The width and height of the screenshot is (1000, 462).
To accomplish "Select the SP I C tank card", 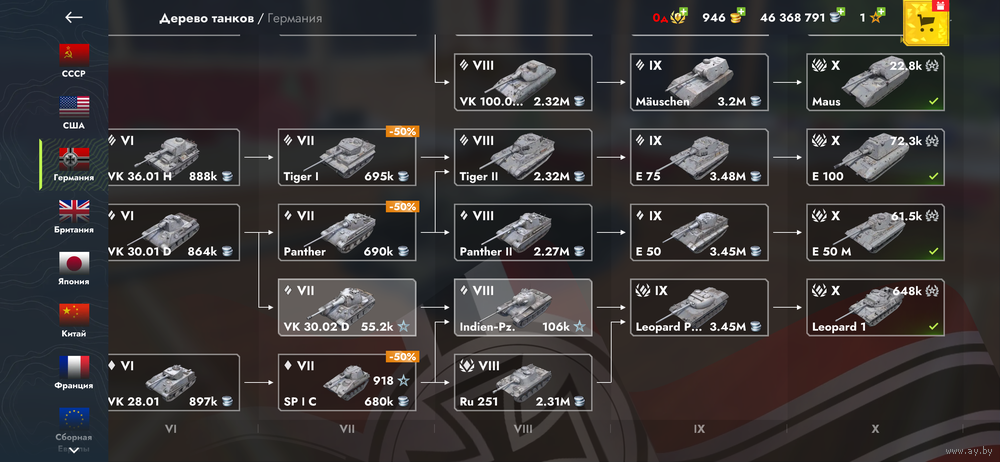I will pos(347,383).
